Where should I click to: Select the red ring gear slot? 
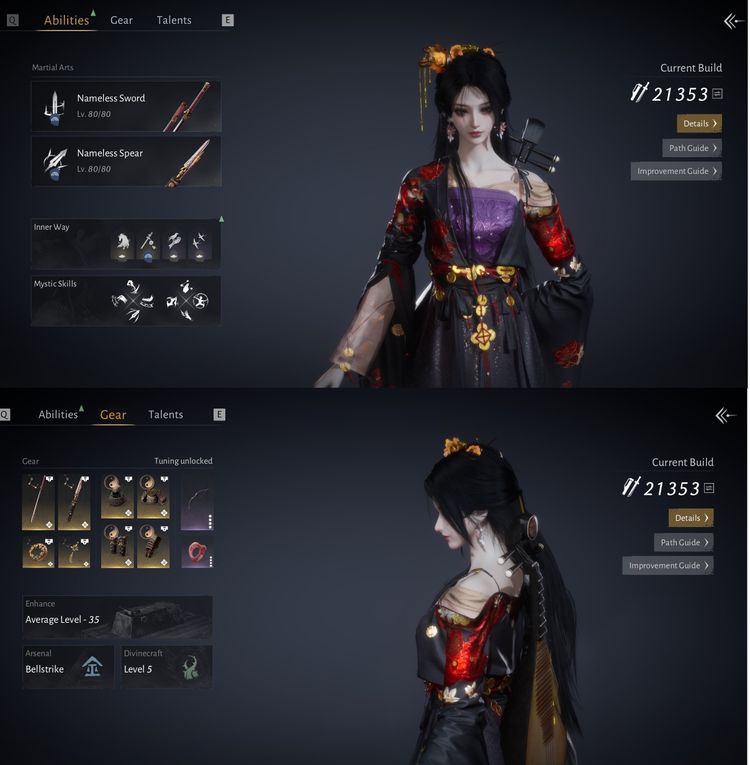(197, 552)
